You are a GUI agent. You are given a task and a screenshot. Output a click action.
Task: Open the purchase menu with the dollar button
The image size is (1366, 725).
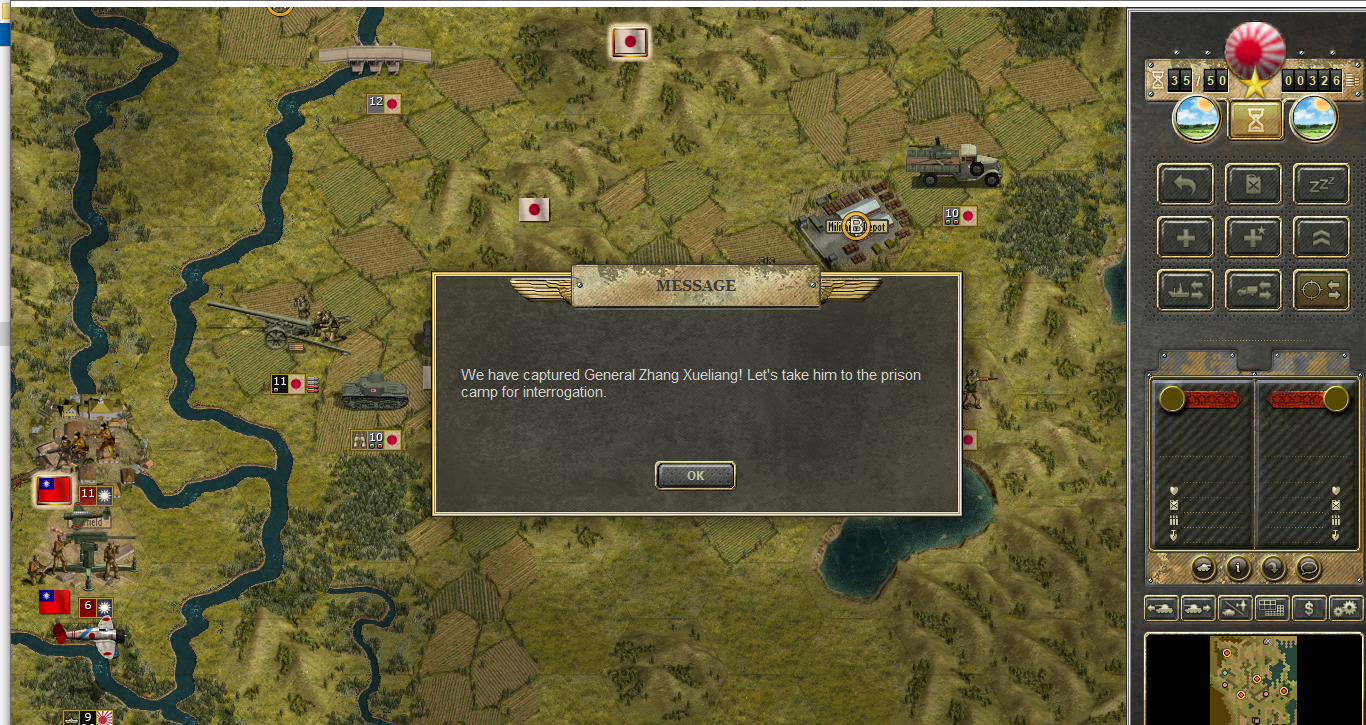[1308, 607]
